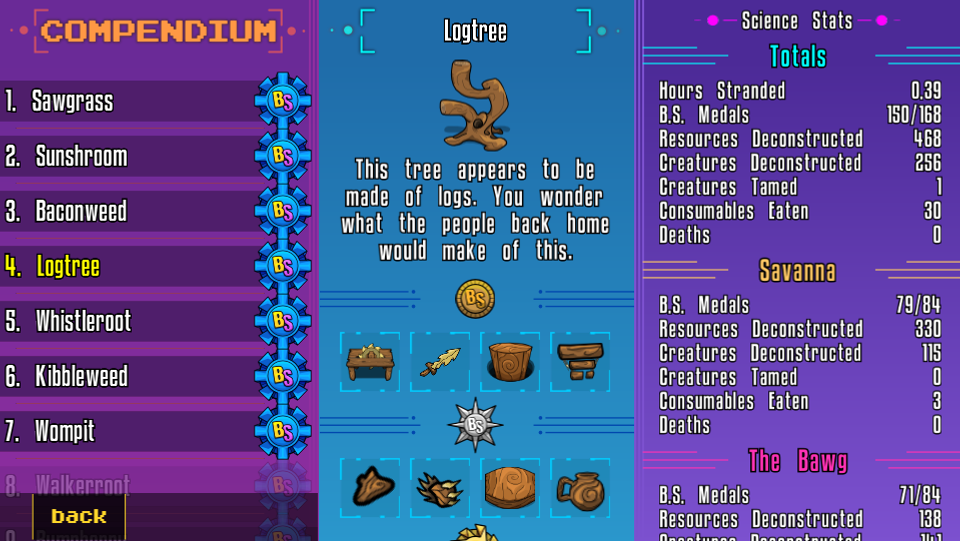Choose the golden sawgrass sword icon
The height and width of the screenshot is (541, 960).
(440, 361)
